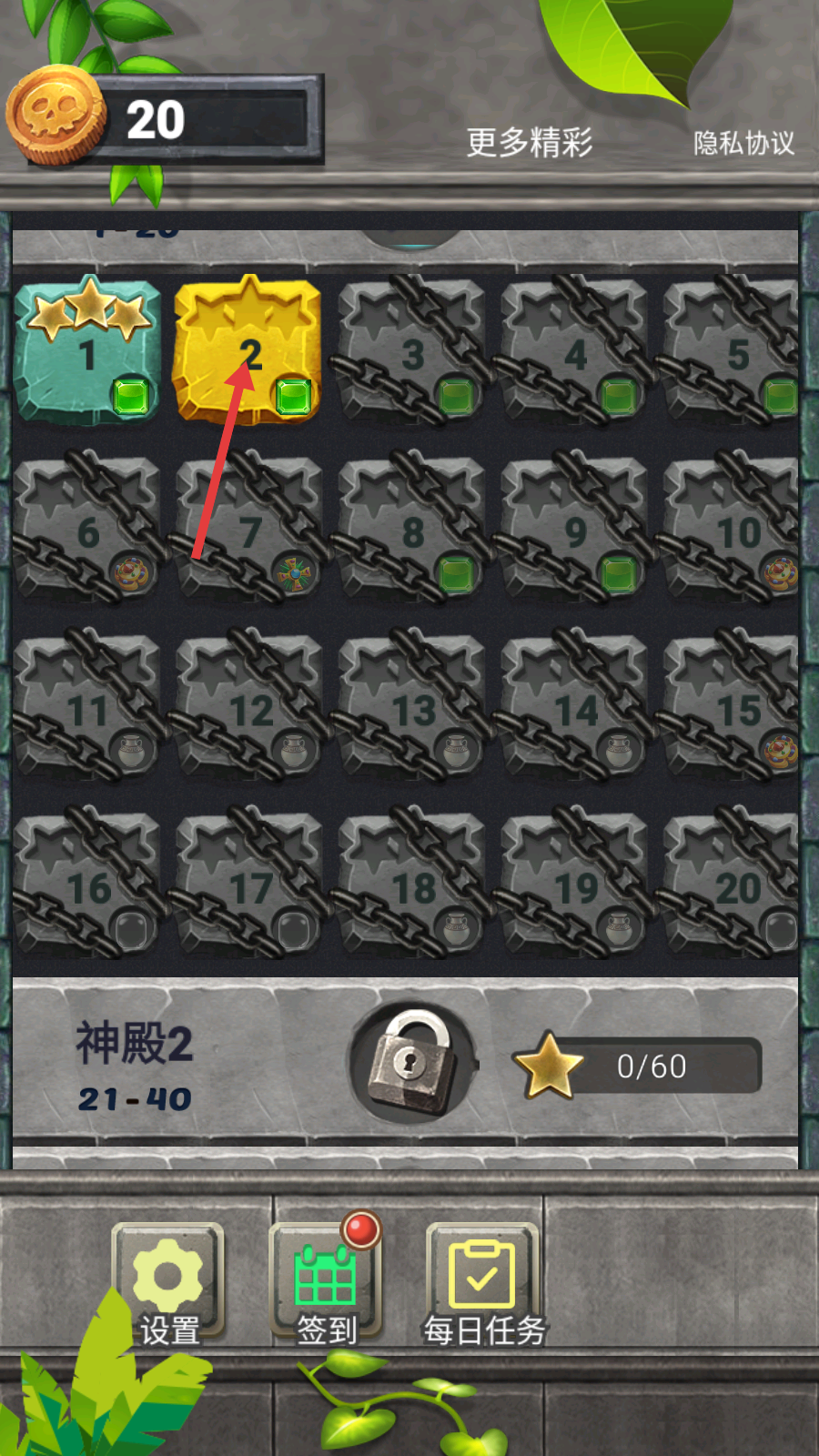Tap the 更多精彩 more games link
This screenshot has width=819, height=1456.
(x=530, y=143)
